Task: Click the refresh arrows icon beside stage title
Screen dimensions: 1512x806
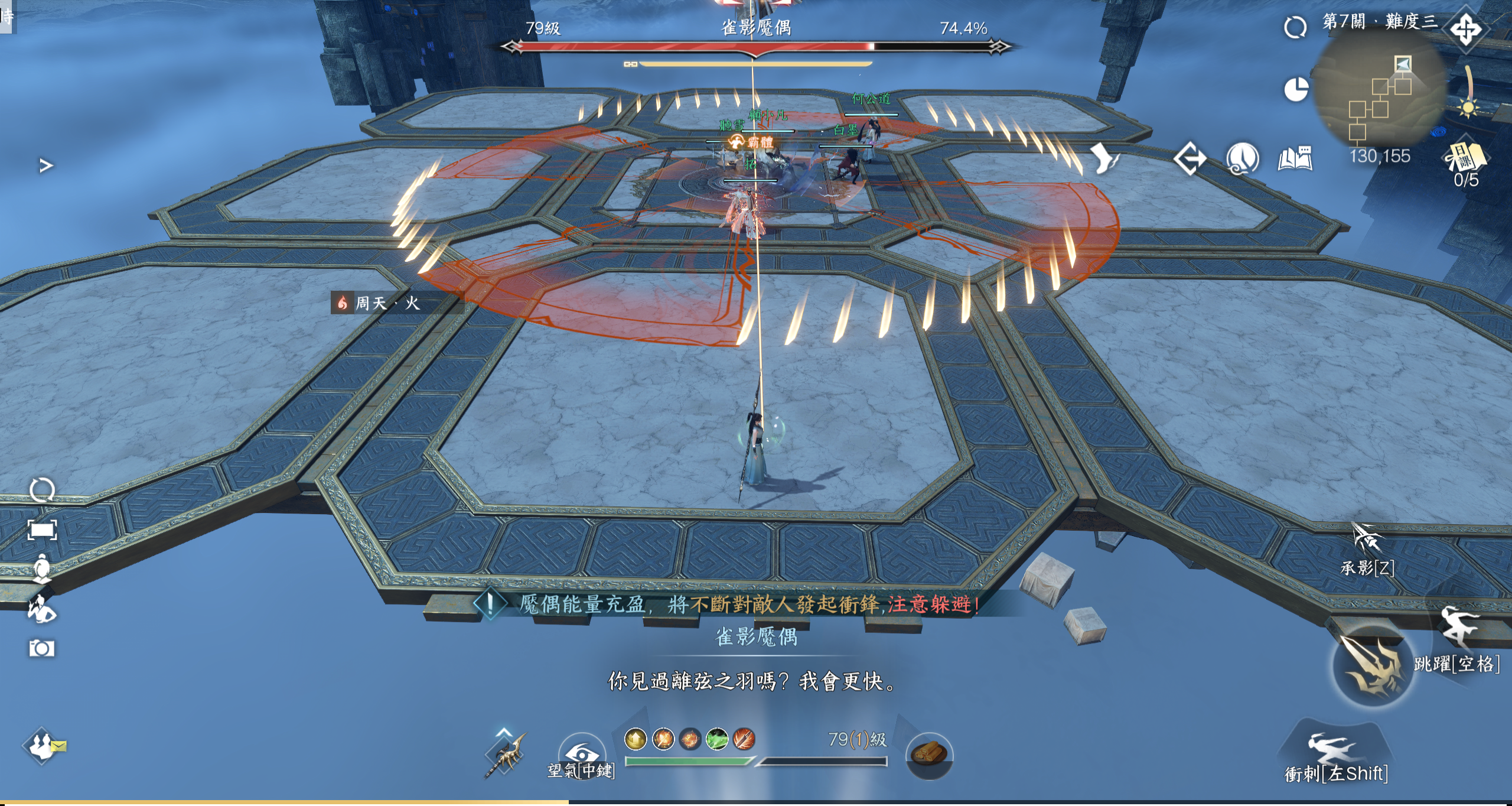Action: [x=1295, y=27]
